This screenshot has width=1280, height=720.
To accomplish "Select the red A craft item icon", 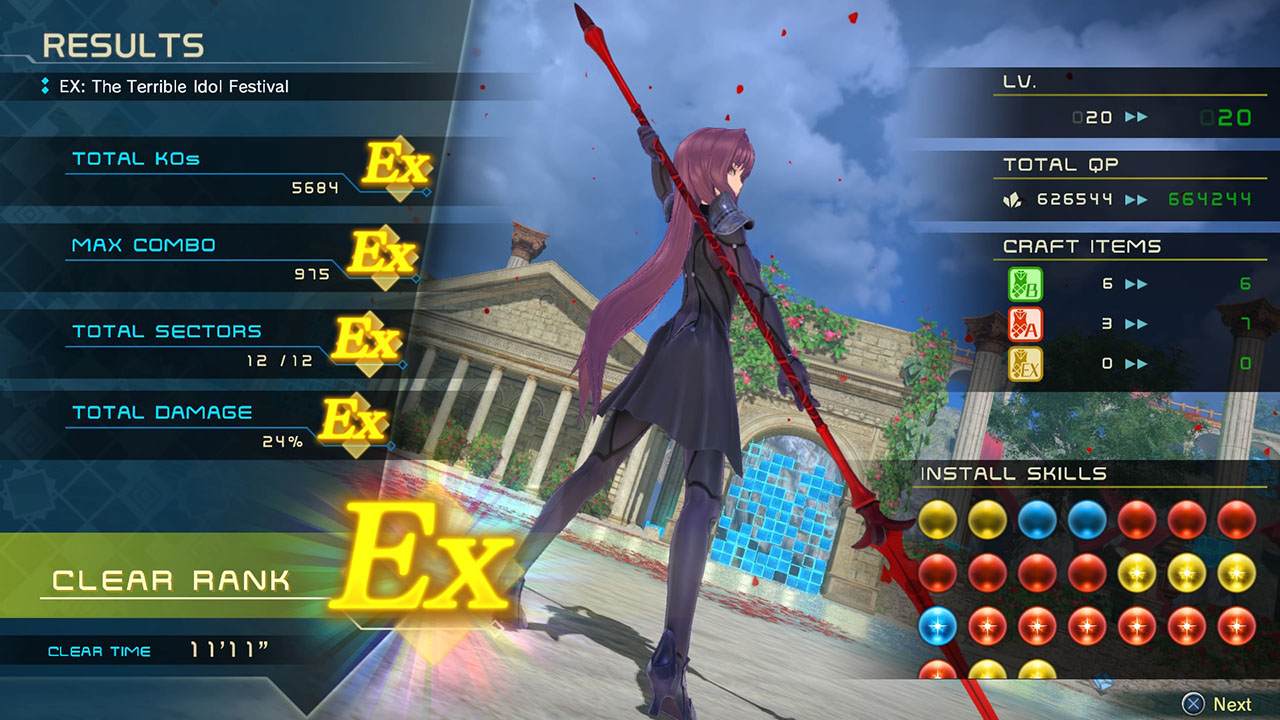I will 1025,324.
